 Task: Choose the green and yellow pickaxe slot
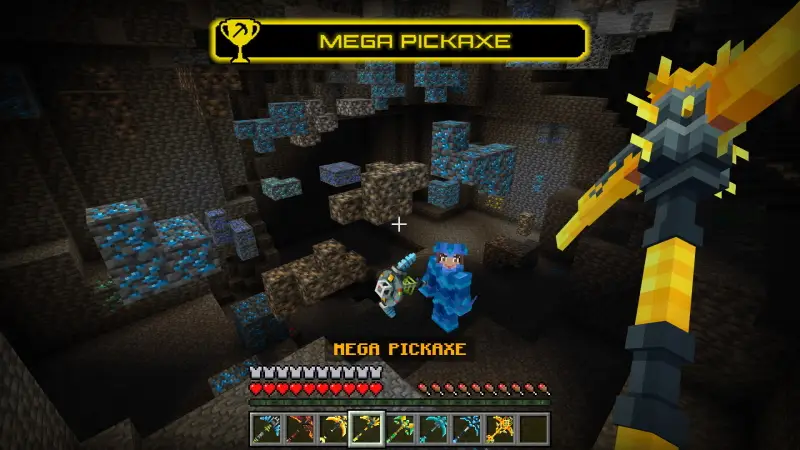coord(399,428)
